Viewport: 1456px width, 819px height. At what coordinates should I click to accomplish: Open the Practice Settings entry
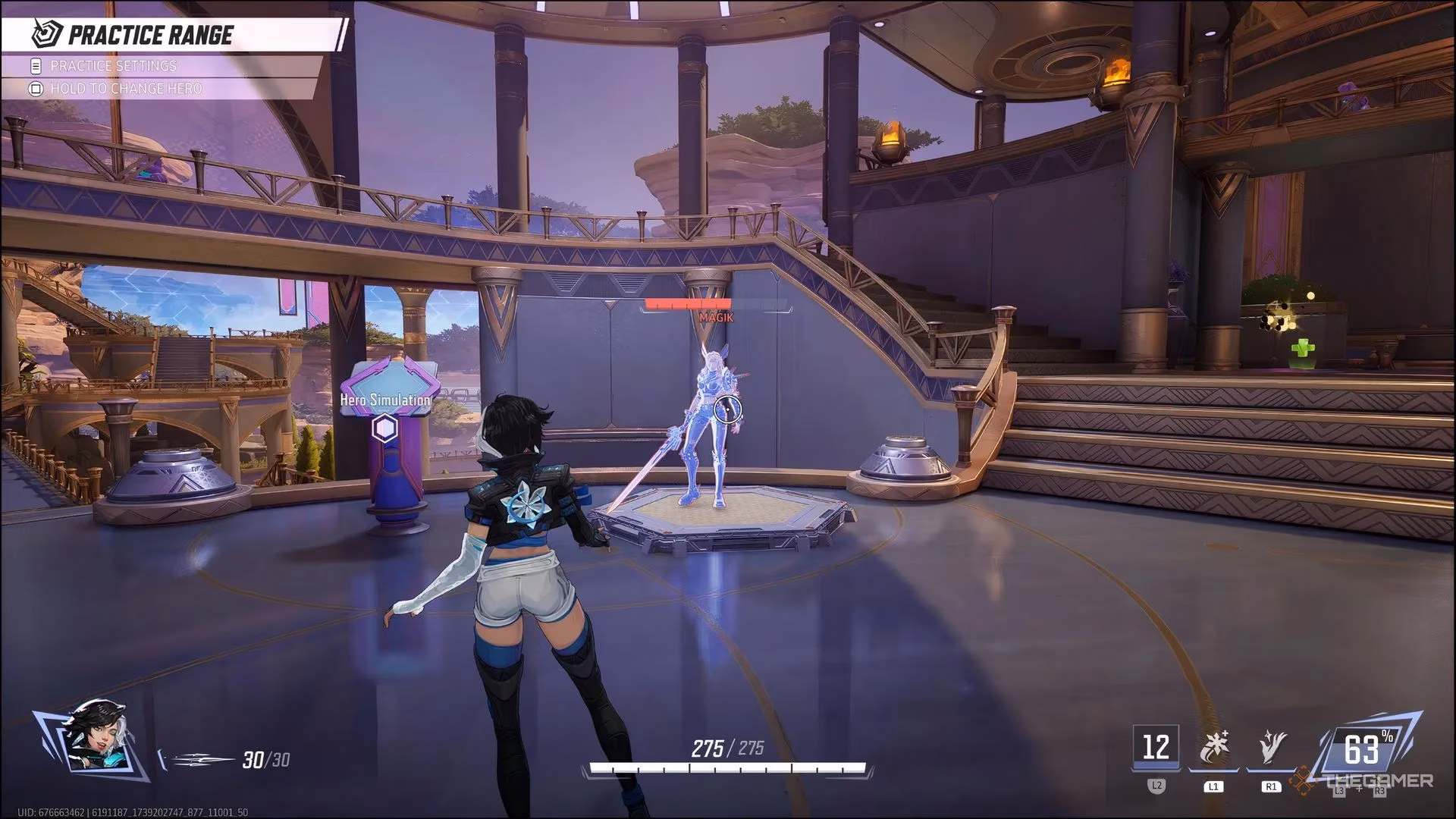(x=114, y=66)
